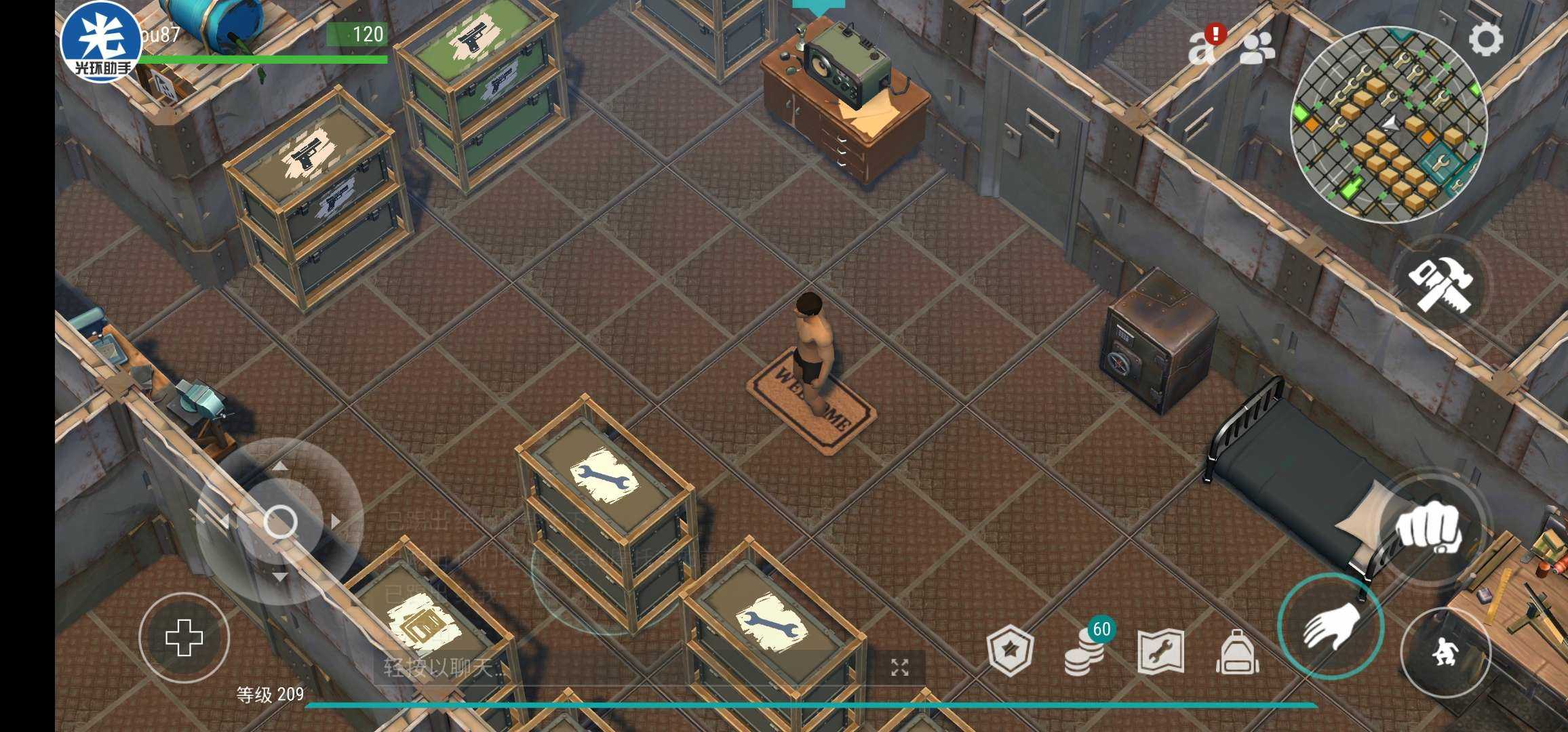1568x732 pixels.
Task: Open the coins shop showing 60
Action: (1086, 651)
